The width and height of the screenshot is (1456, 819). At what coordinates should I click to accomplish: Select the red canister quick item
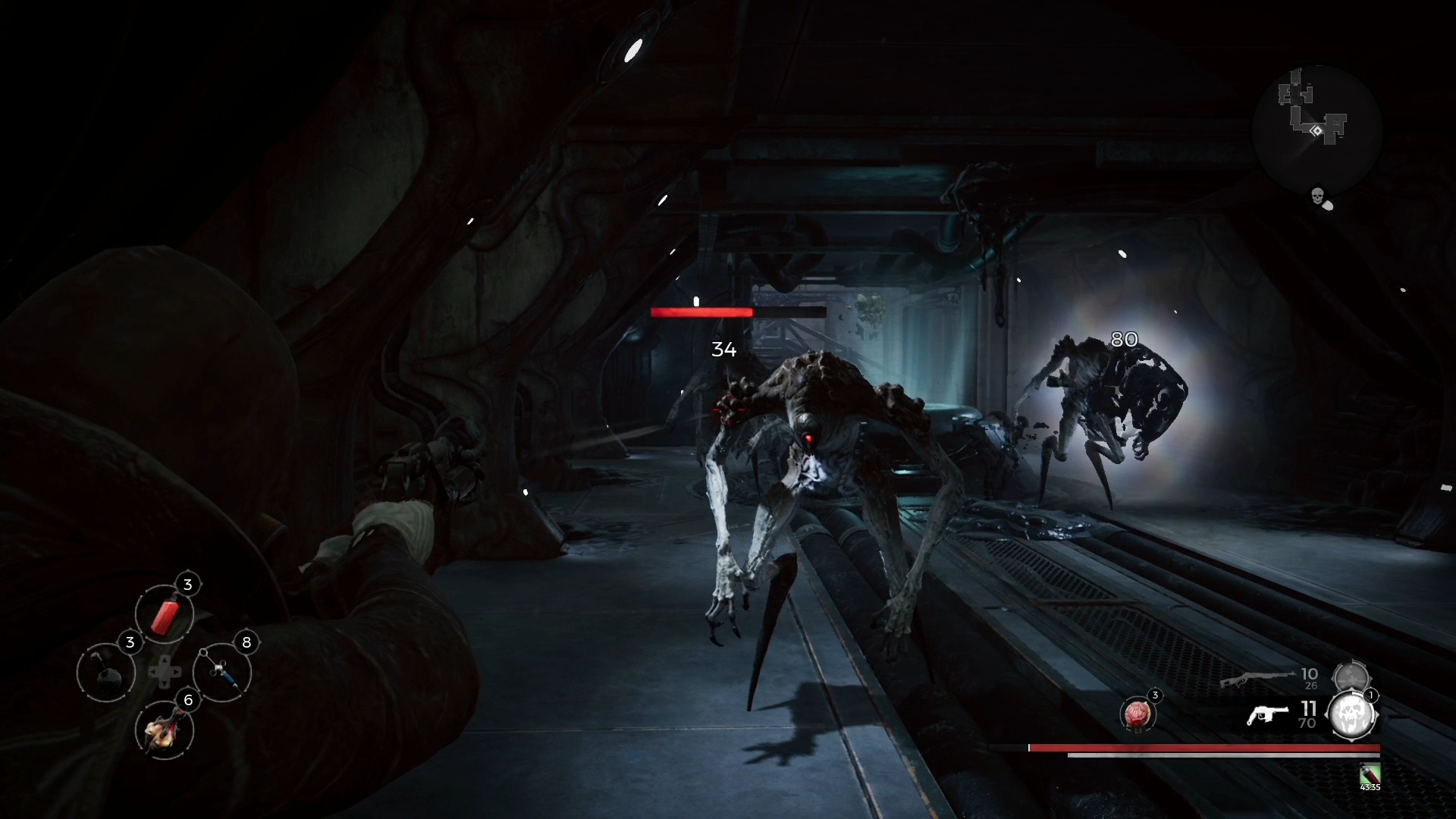(x=165, y=614)
